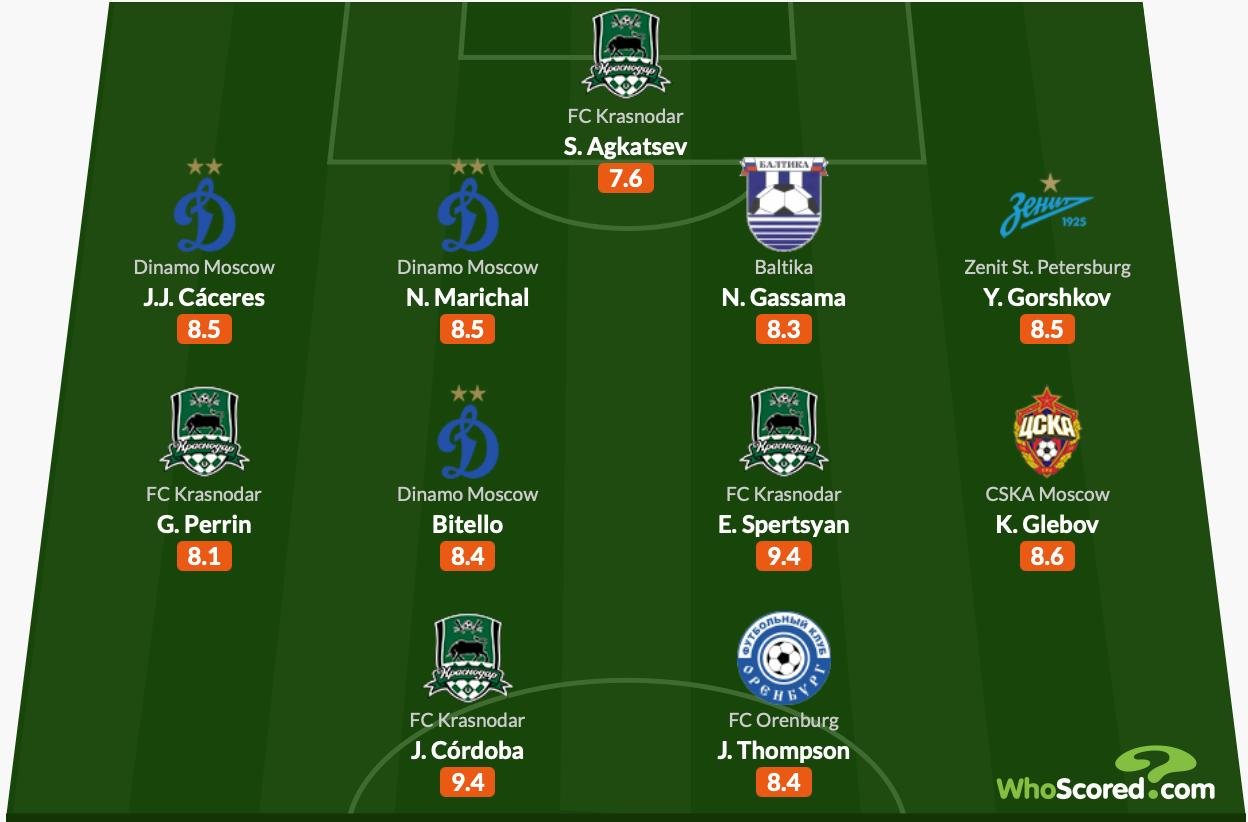Open J.J. Cáceres player entry
This screenshot has height=822, width=1248.
click(x=204, y=297)
